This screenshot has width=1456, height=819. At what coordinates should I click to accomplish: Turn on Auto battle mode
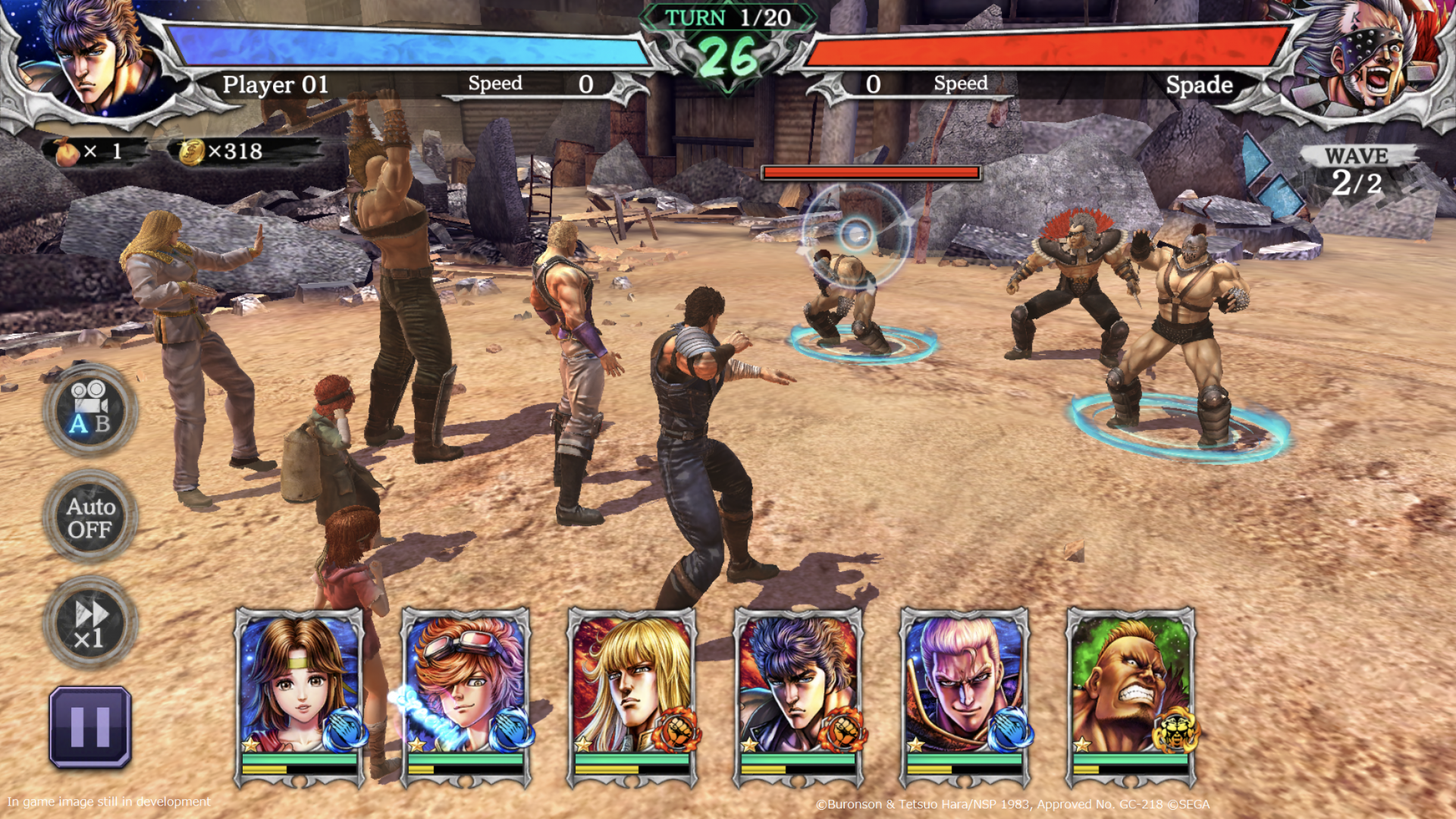[x=90, y=517]
